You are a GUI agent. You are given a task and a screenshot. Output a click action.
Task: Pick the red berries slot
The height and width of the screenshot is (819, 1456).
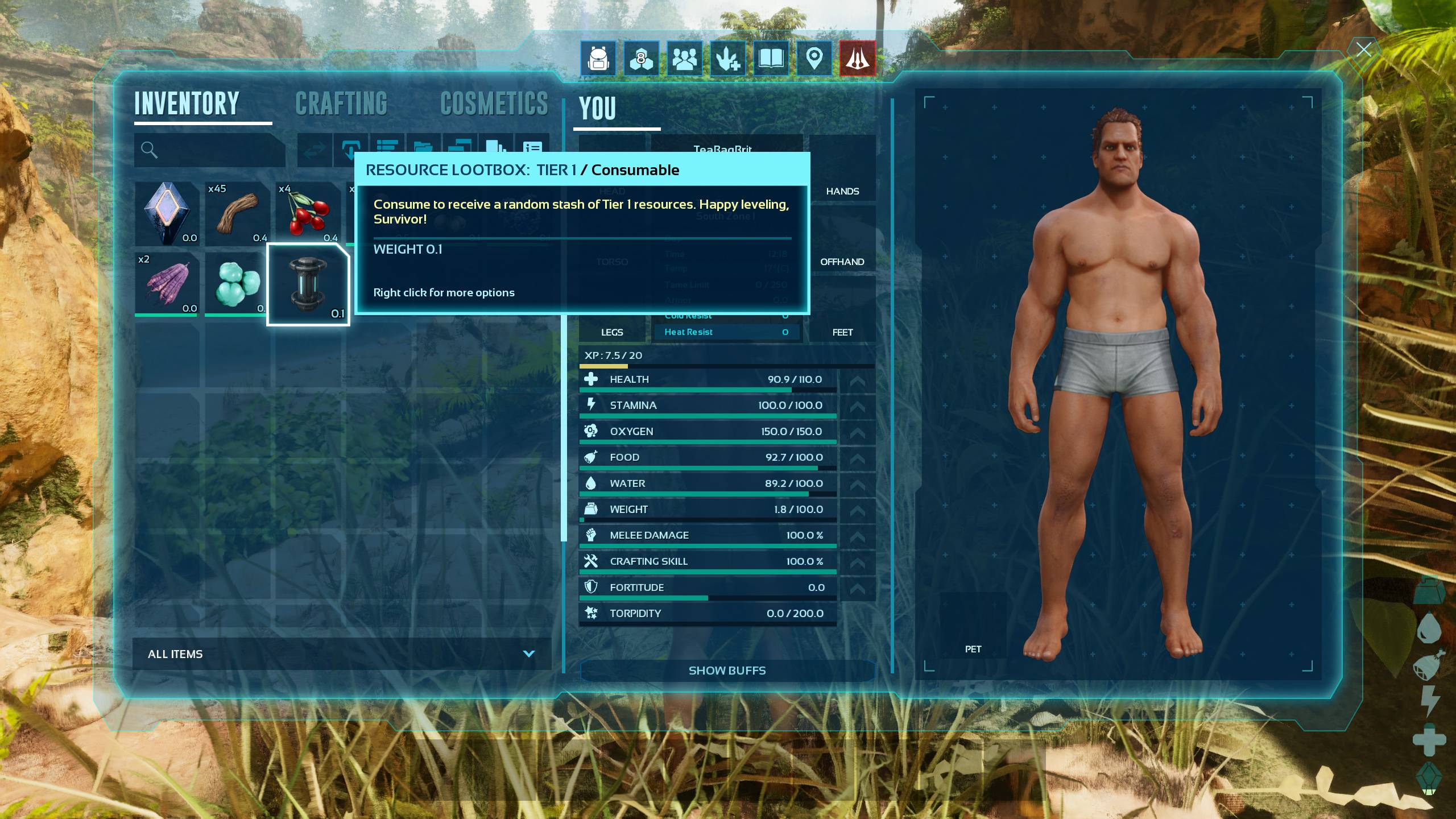tap(308, 213)
